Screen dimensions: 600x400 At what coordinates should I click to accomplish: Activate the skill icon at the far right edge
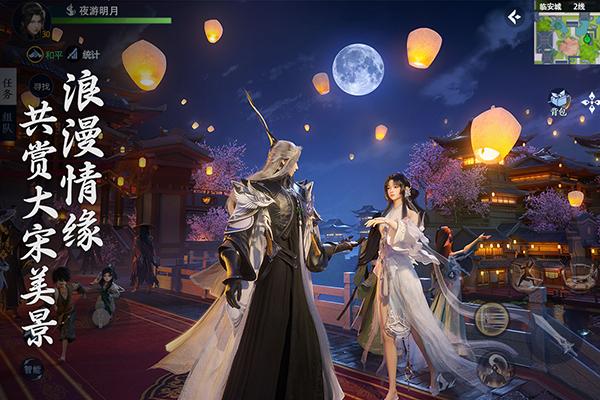(582, 273)
